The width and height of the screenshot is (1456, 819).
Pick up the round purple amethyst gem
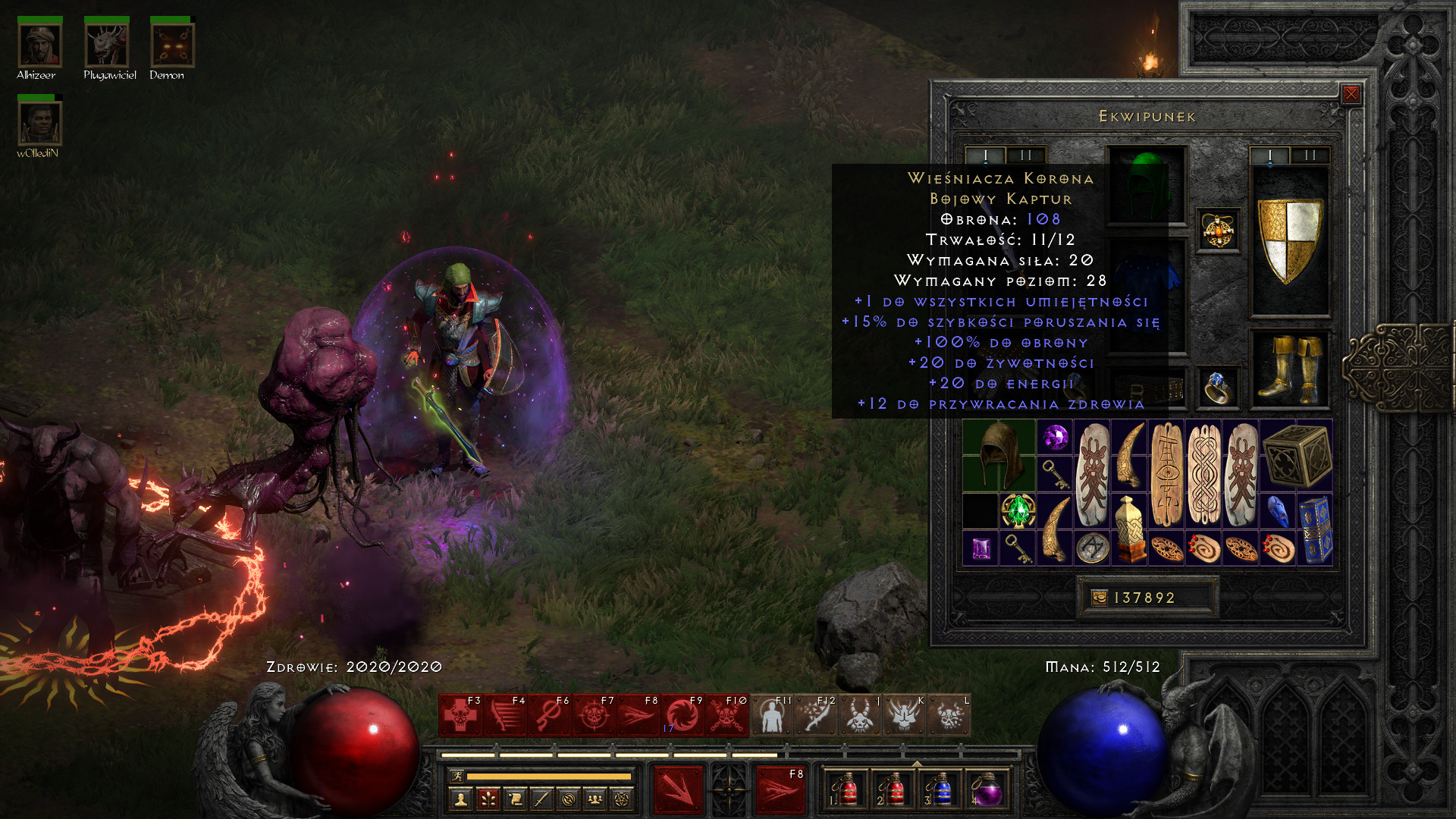(1054, 437)
